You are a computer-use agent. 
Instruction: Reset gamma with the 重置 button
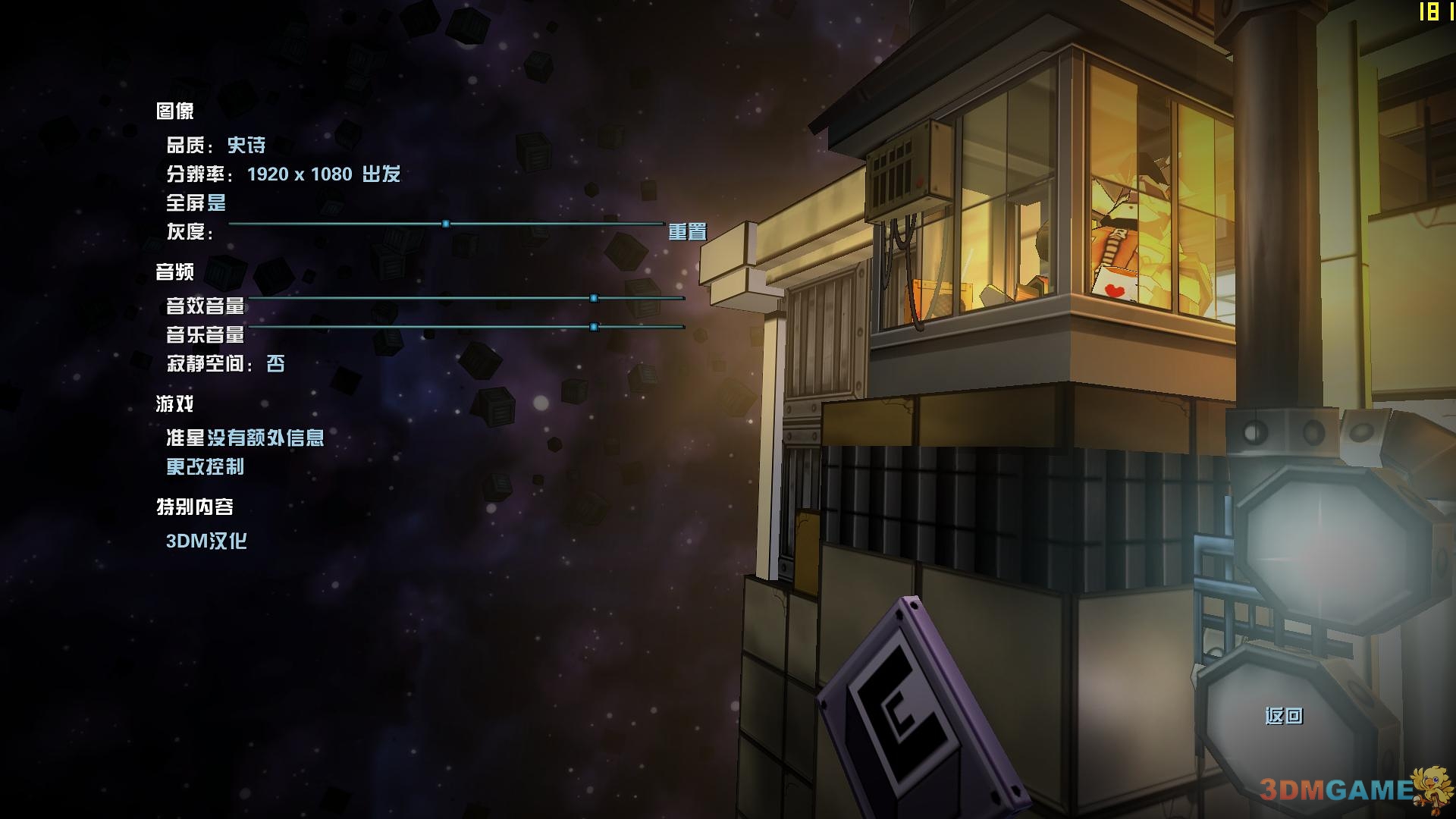pyautogui.click(x=687, y=231)
